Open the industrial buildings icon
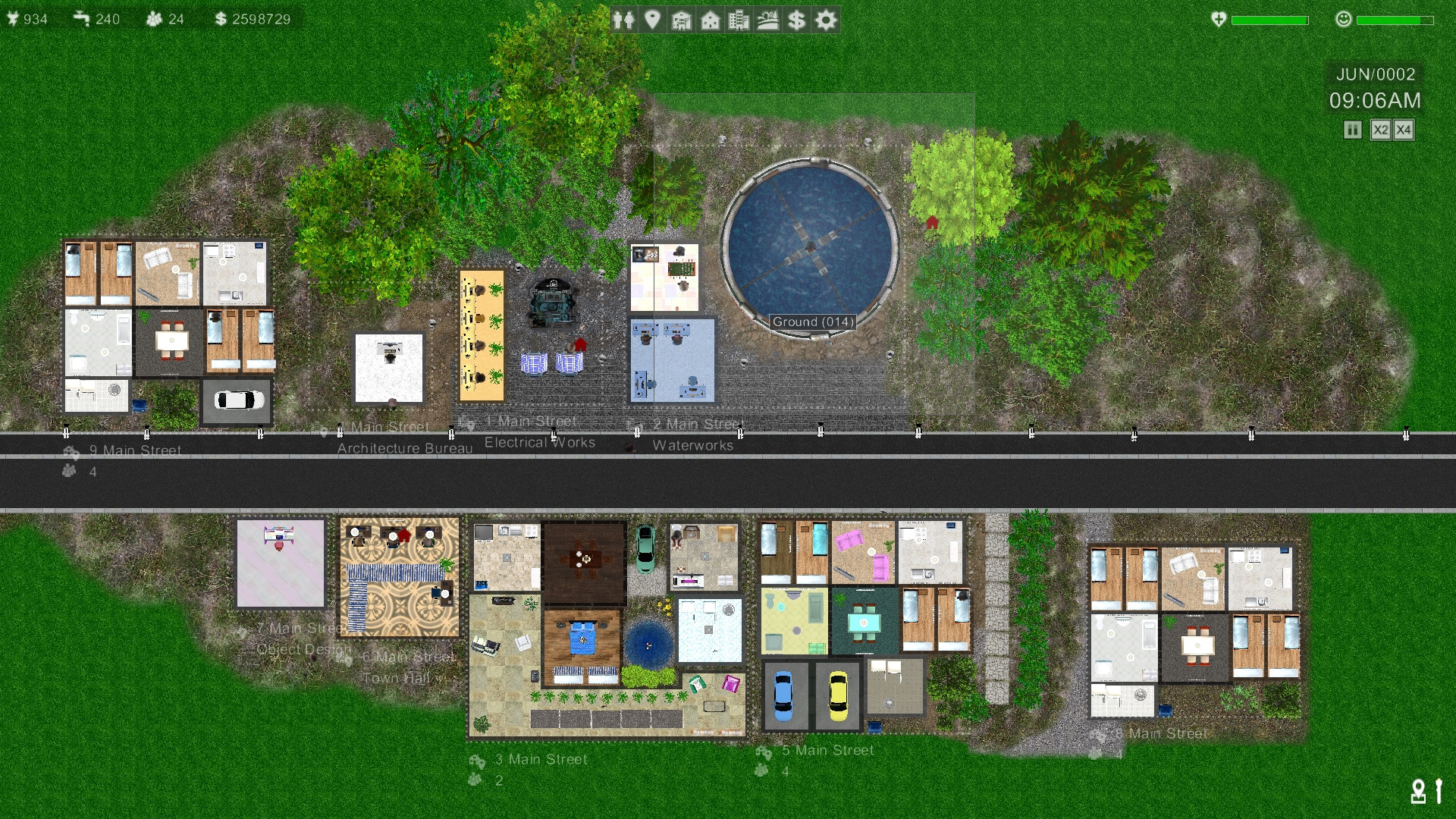Viewport: 1456px width, 819px height. (x=682, y=20)
